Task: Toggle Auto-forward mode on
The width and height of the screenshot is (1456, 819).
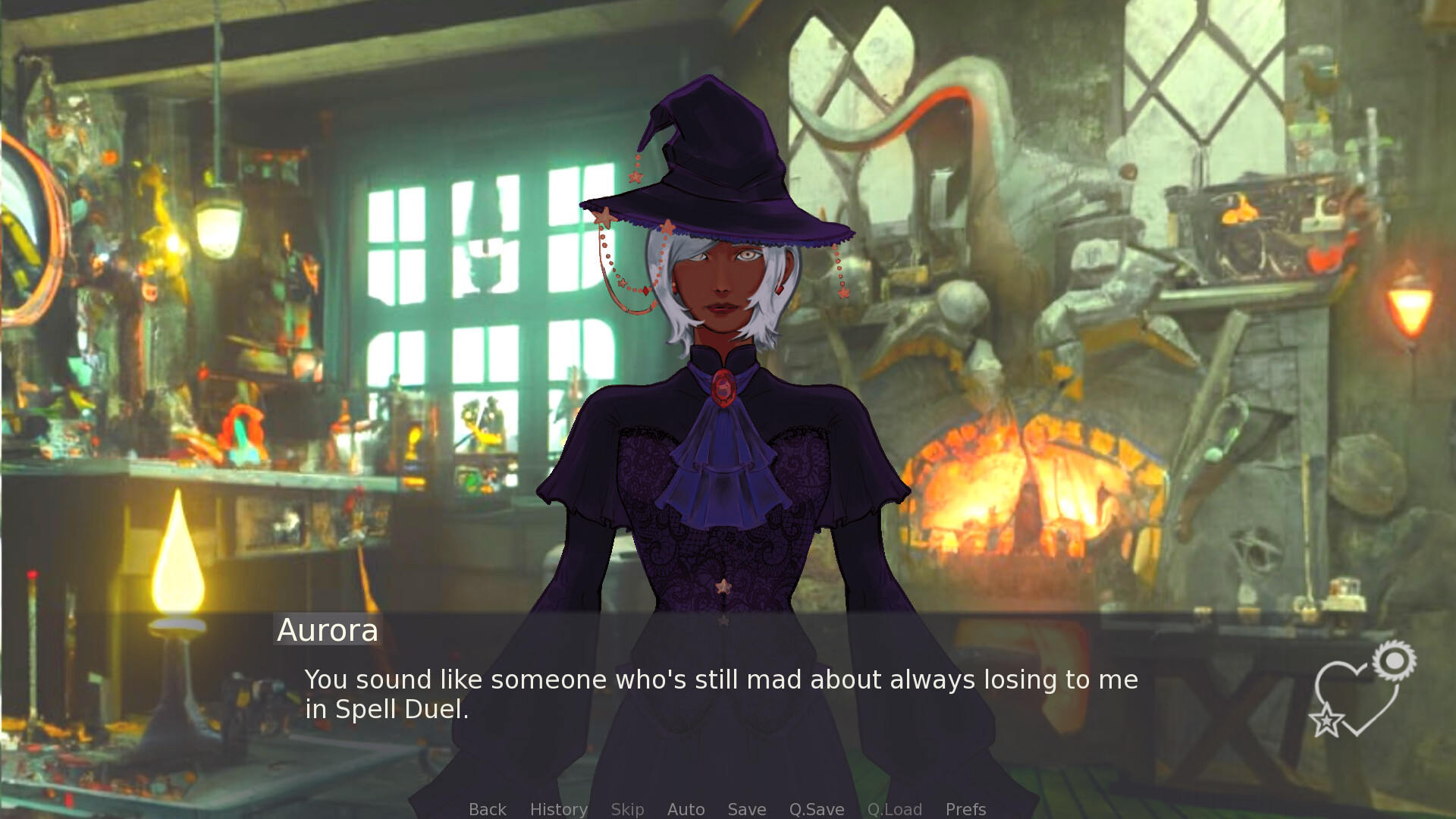Action: [x=686, y=809]
